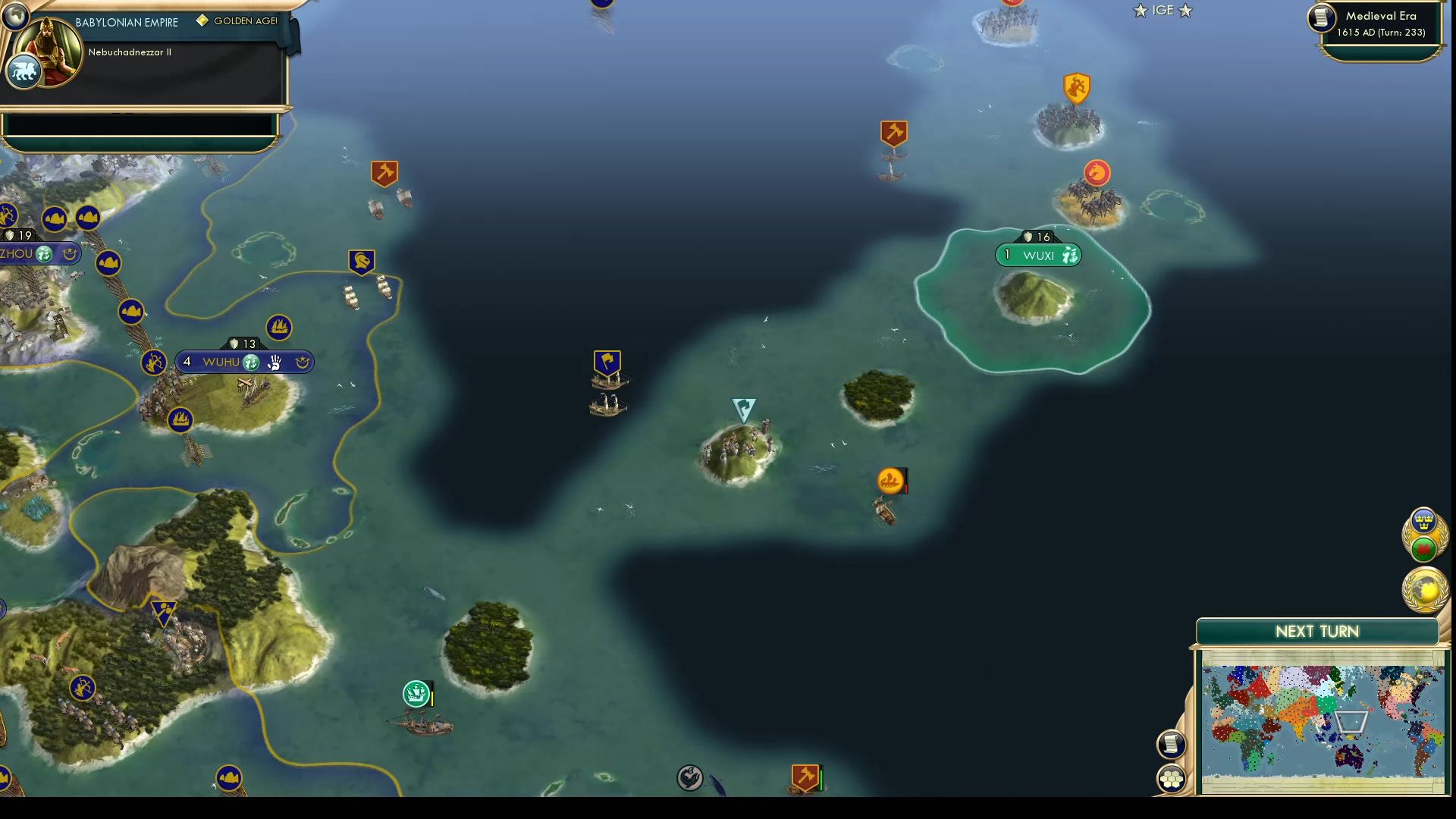Screen dimensions: 1456x819
Task: Click the Golden Age banner
Action: click(x=235, y=21)
